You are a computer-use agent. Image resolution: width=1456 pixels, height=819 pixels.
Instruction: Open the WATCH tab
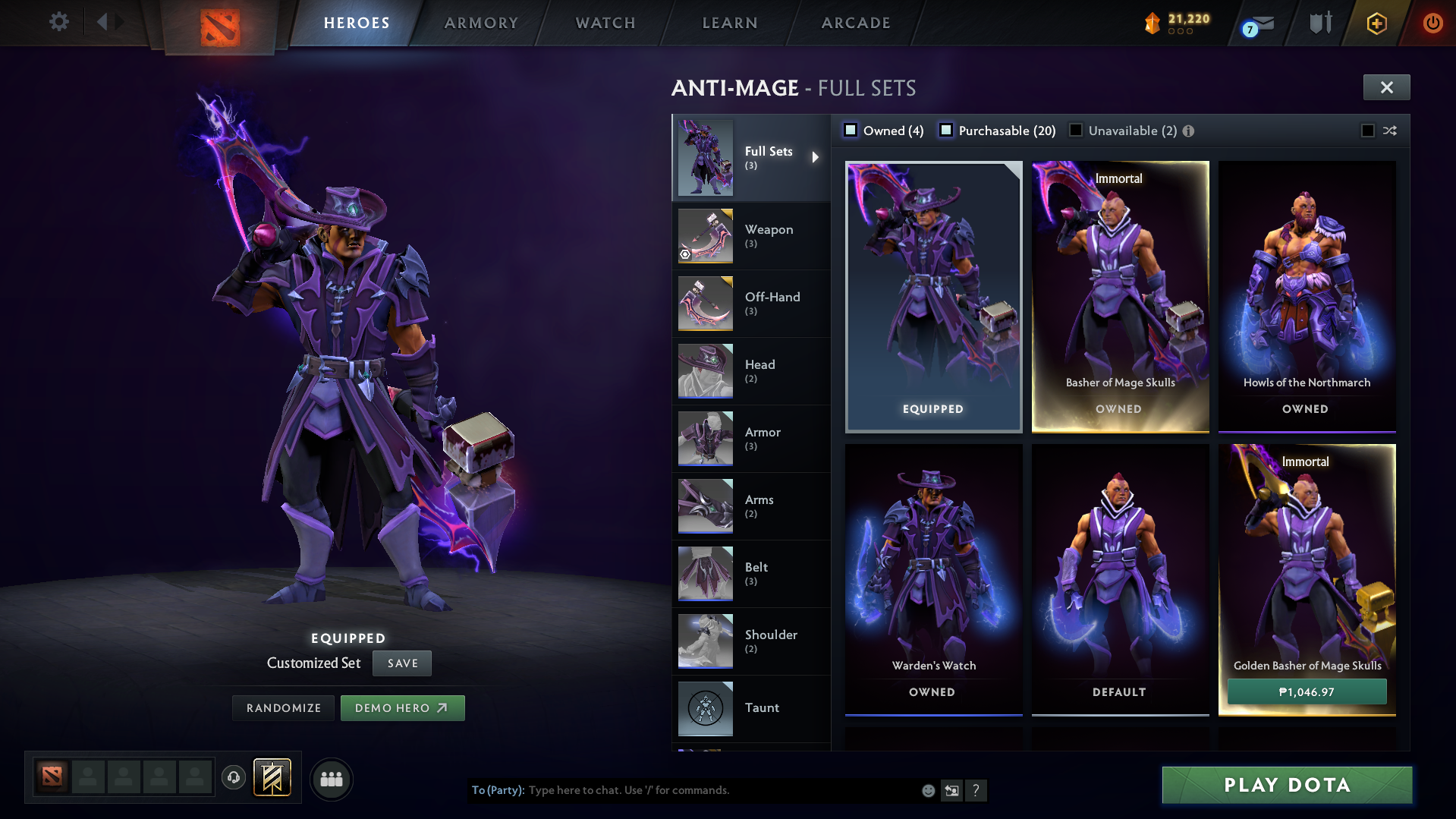click(605, 23)
